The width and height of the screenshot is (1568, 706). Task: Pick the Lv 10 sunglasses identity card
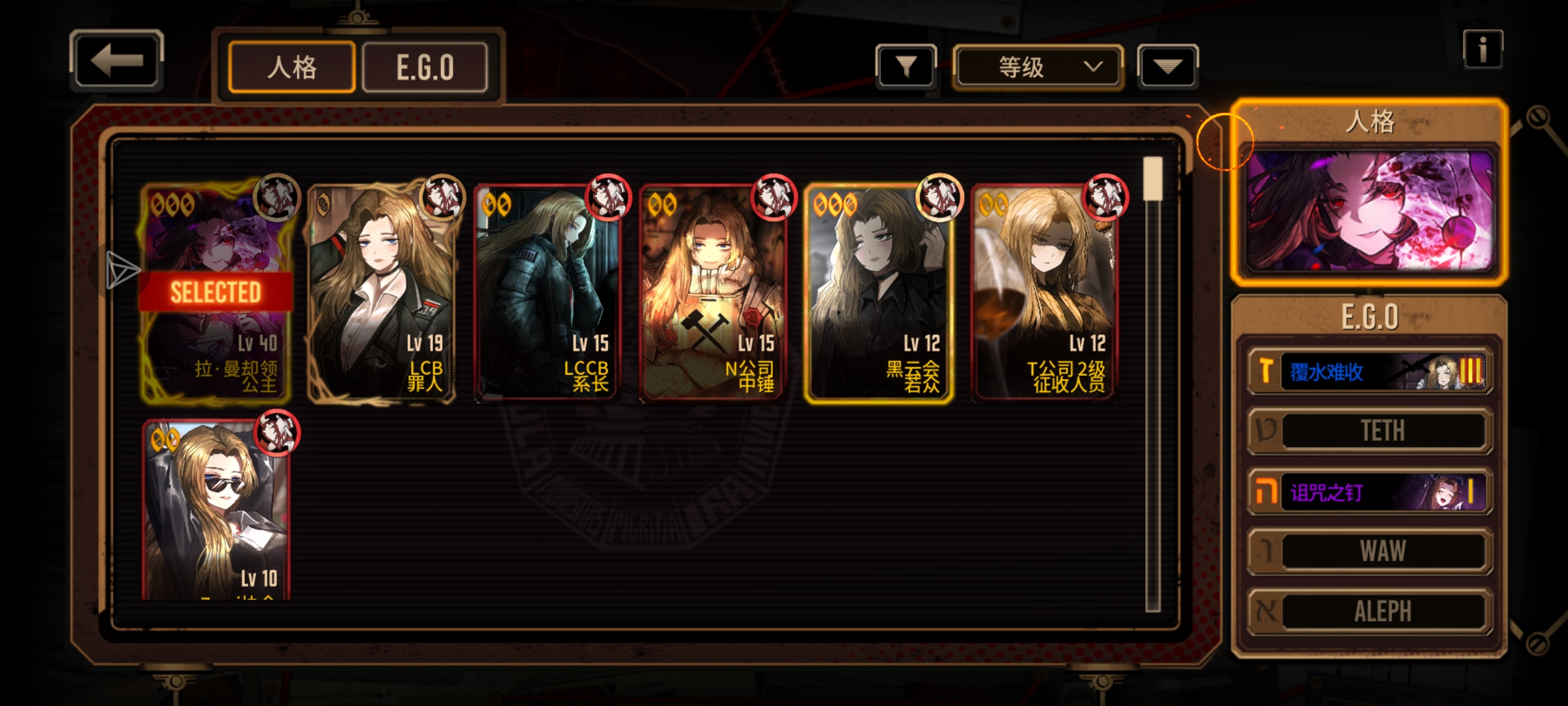(x=216, y=510)
